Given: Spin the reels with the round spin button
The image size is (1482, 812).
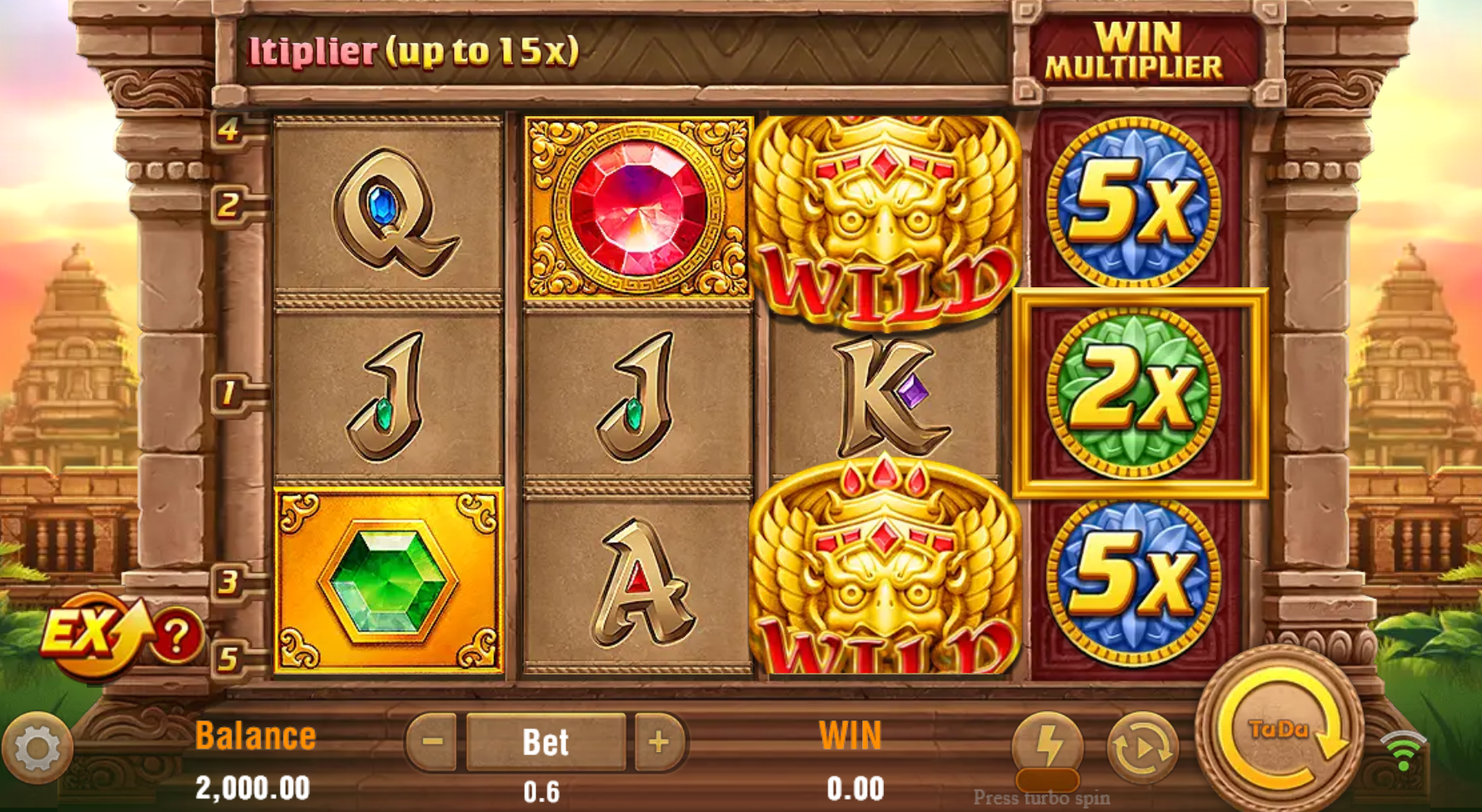Looking at the screenshot, I should tap(1280, 731).
